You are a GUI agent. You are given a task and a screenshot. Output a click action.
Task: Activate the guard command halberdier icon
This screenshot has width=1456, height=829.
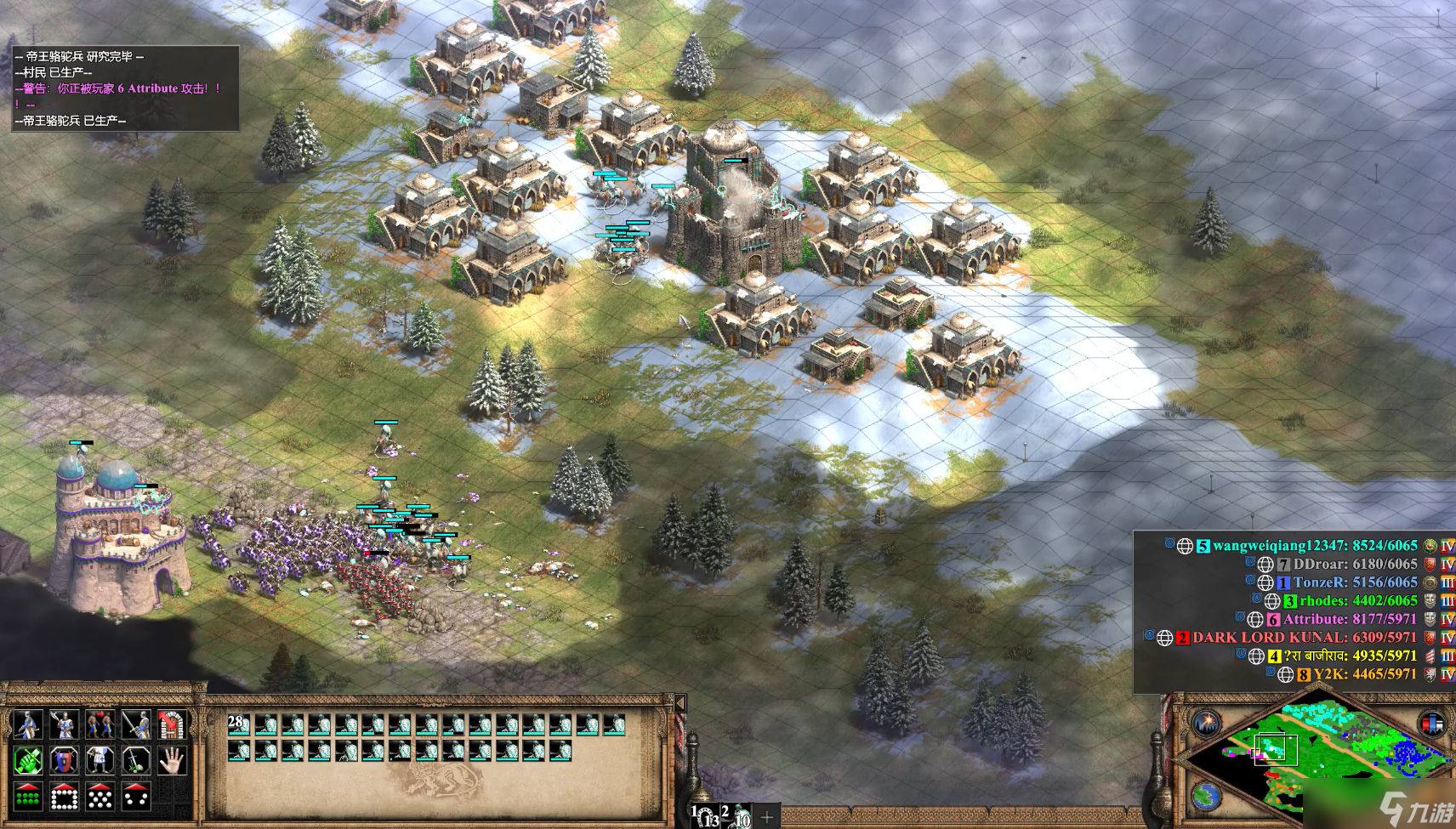(64, 724)
